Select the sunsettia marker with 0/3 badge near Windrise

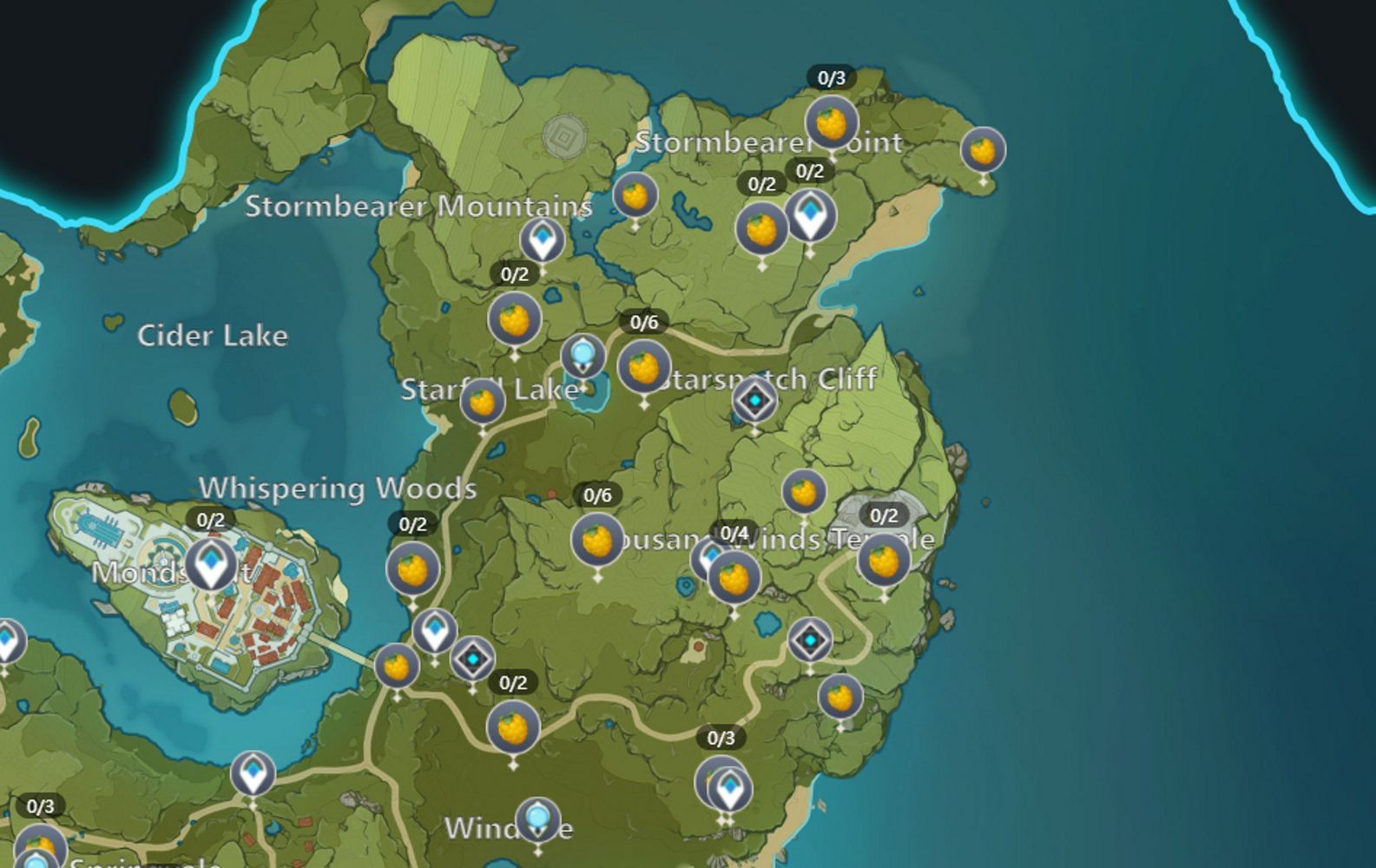pyautogui.click(x=715, y=778)
